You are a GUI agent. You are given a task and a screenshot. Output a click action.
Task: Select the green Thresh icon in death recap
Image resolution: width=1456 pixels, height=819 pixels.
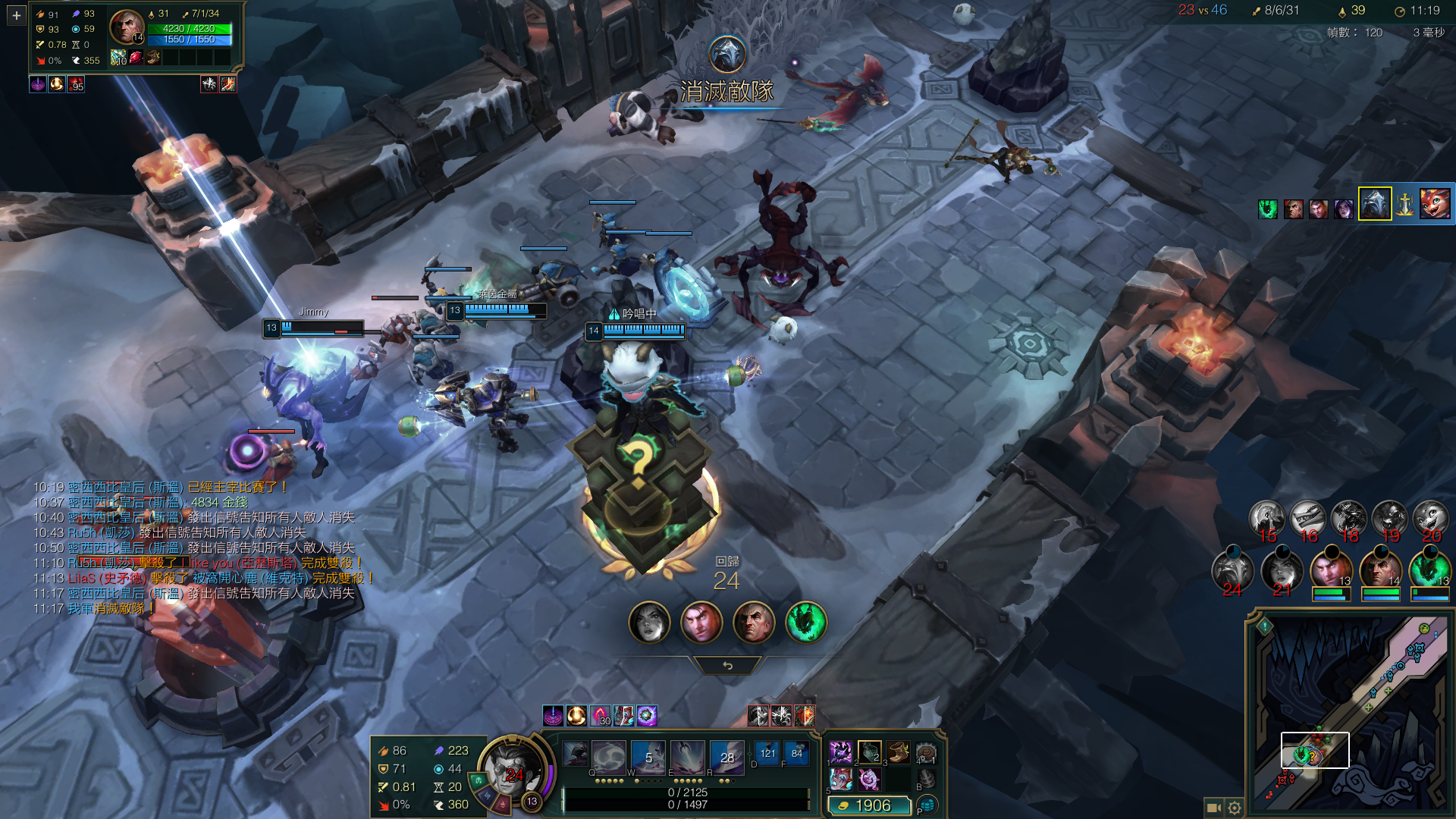(805, 623)
